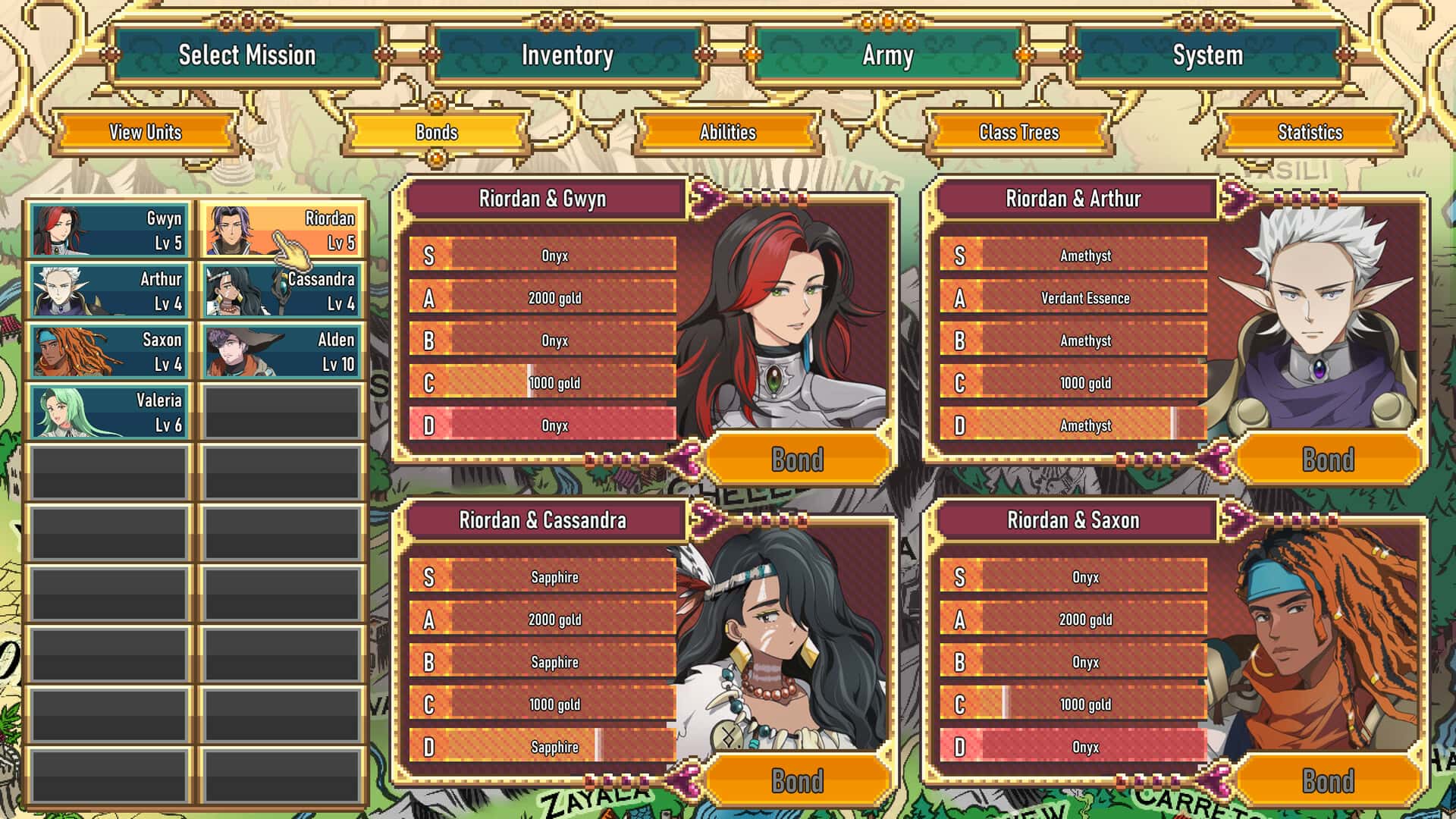
Task: Select Saxon's portrait in the unit list
Action: pos(108,351)
